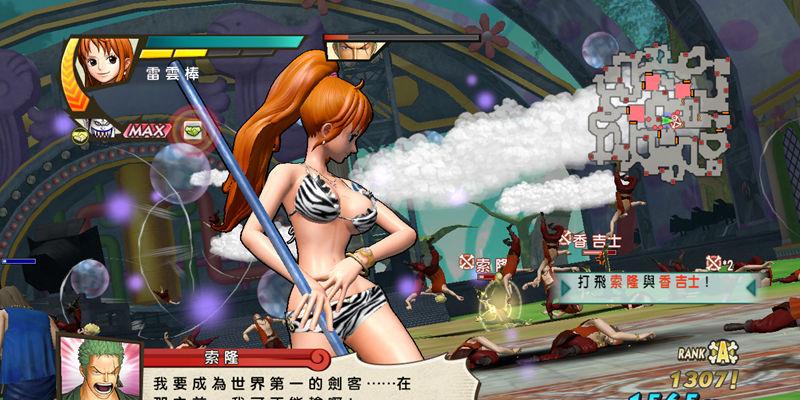This screenshot has width=800, height=400.
Task: Click the 打飛索隆與香吉士 objective banner
Action: pyautogui.click(x=655, y=285)
